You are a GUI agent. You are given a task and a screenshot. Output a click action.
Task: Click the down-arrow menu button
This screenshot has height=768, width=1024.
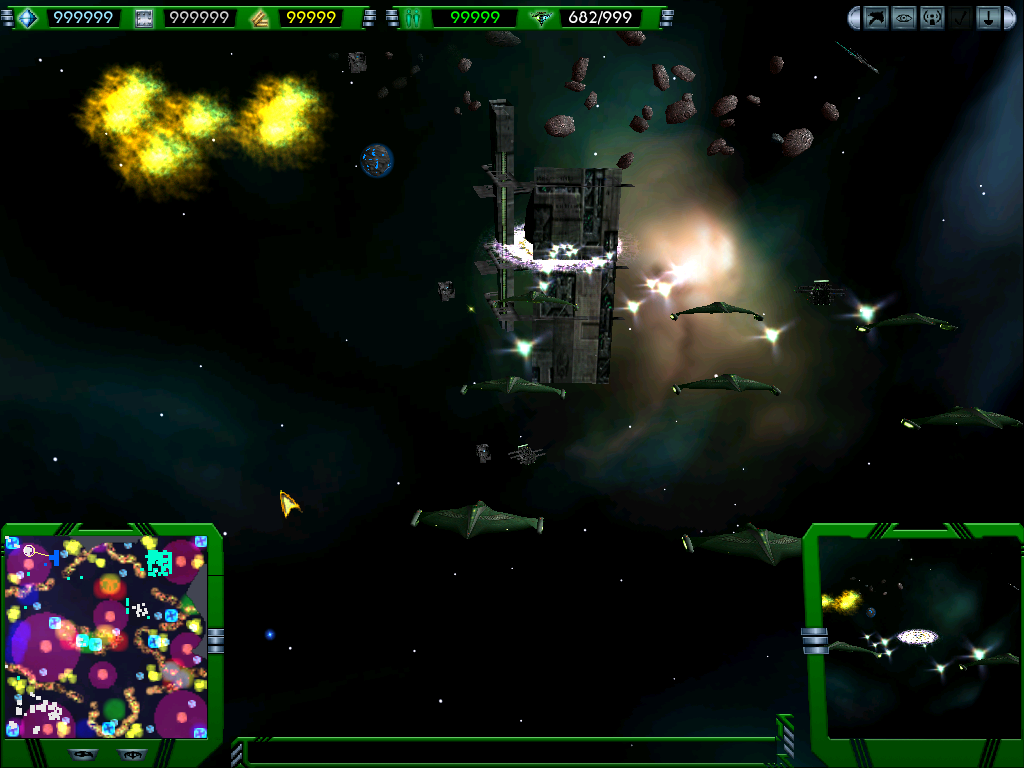(x=988, y=17)
